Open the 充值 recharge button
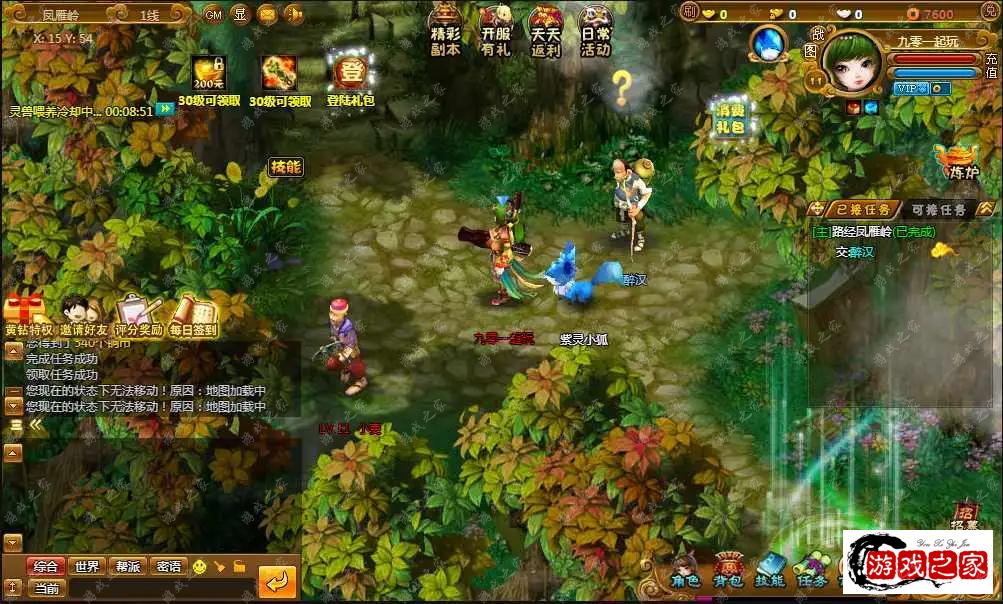Image resolution: width=1003 pixels, height=604 pixels. coord(992,65)
